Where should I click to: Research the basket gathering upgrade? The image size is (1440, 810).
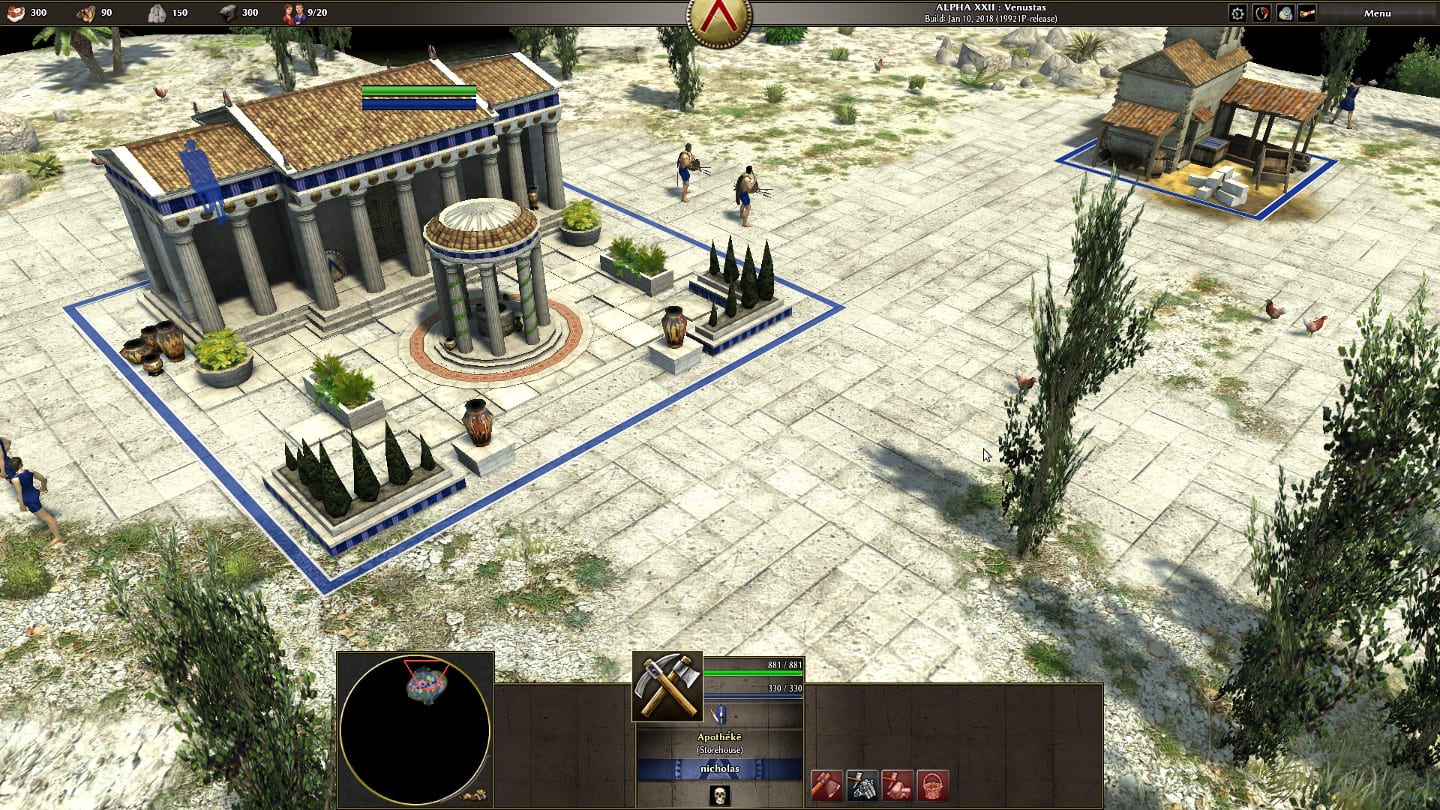pos(932,785)
